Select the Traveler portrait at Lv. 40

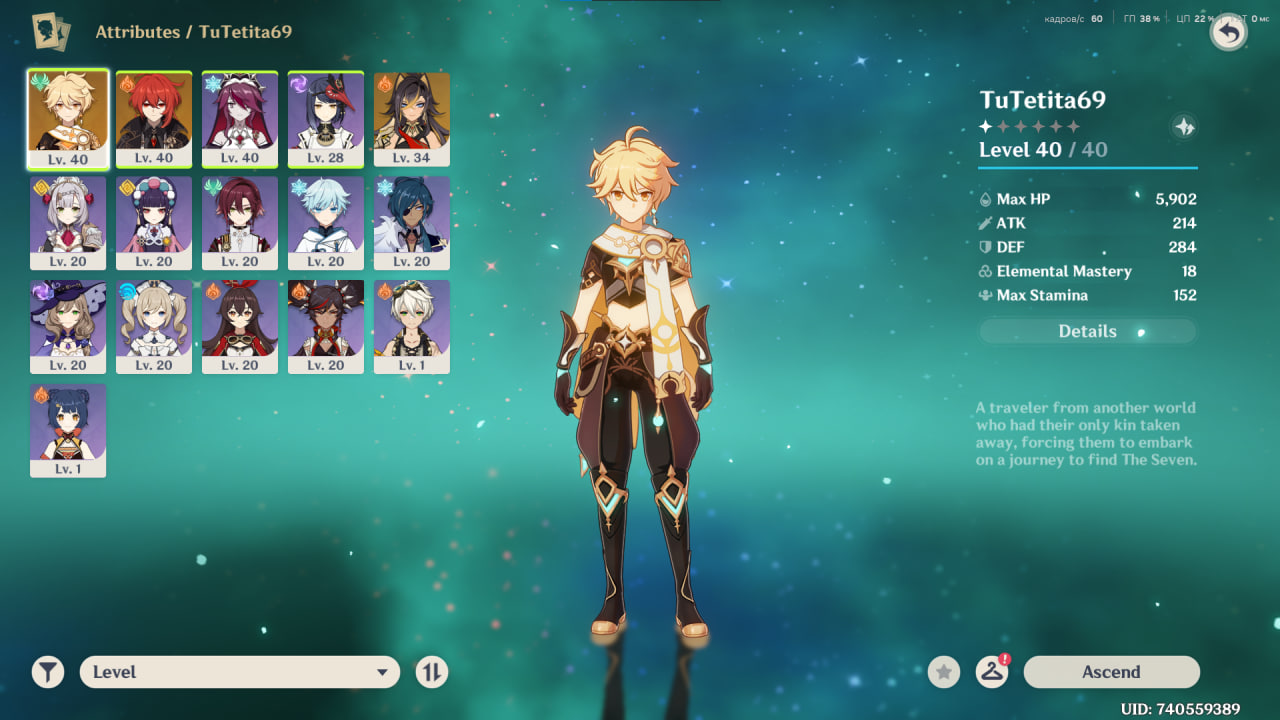point(68,118)
